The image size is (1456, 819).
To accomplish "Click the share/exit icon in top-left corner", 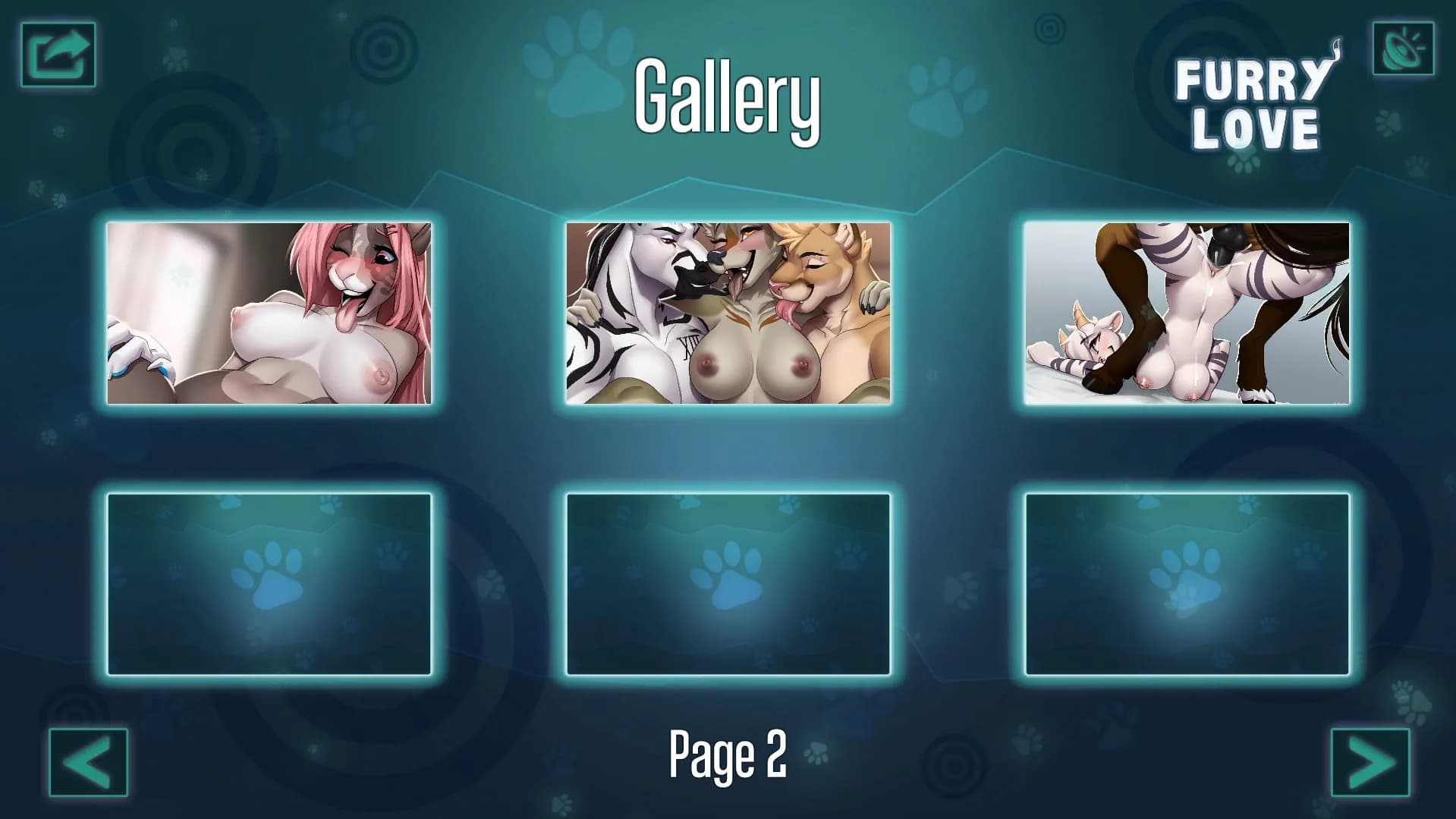I will 57,54.
